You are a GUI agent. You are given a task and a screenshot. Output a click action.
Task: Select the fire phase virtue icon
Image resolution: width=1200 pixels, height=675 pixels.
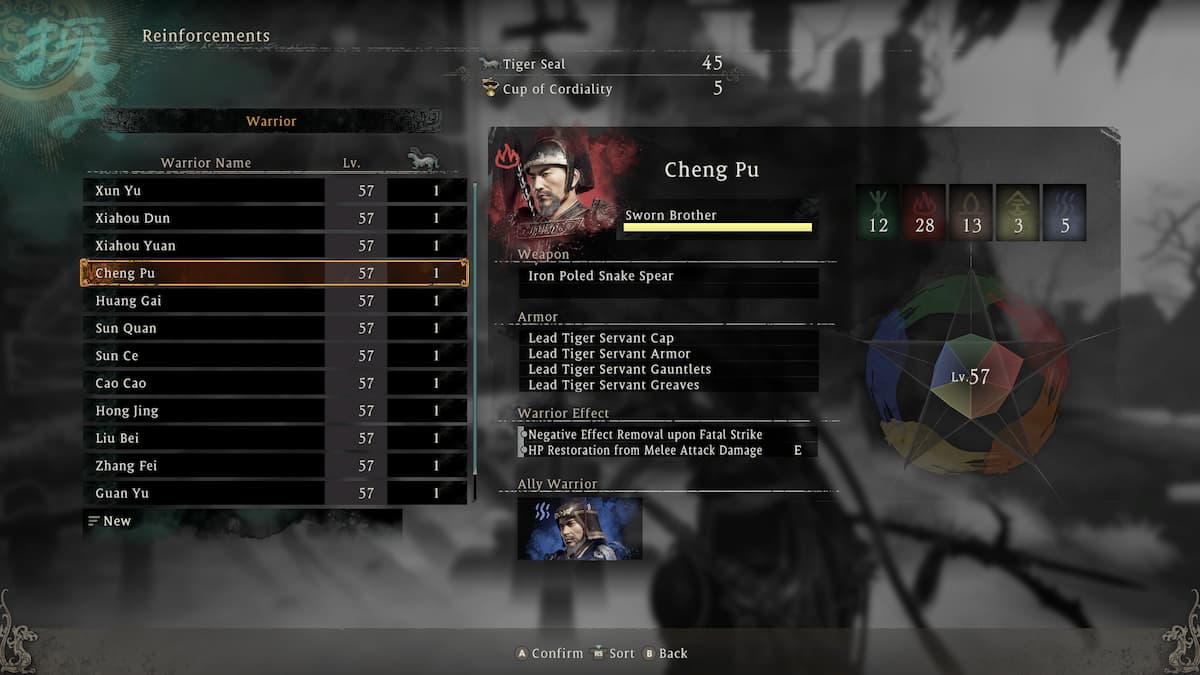tap(925, 212)
